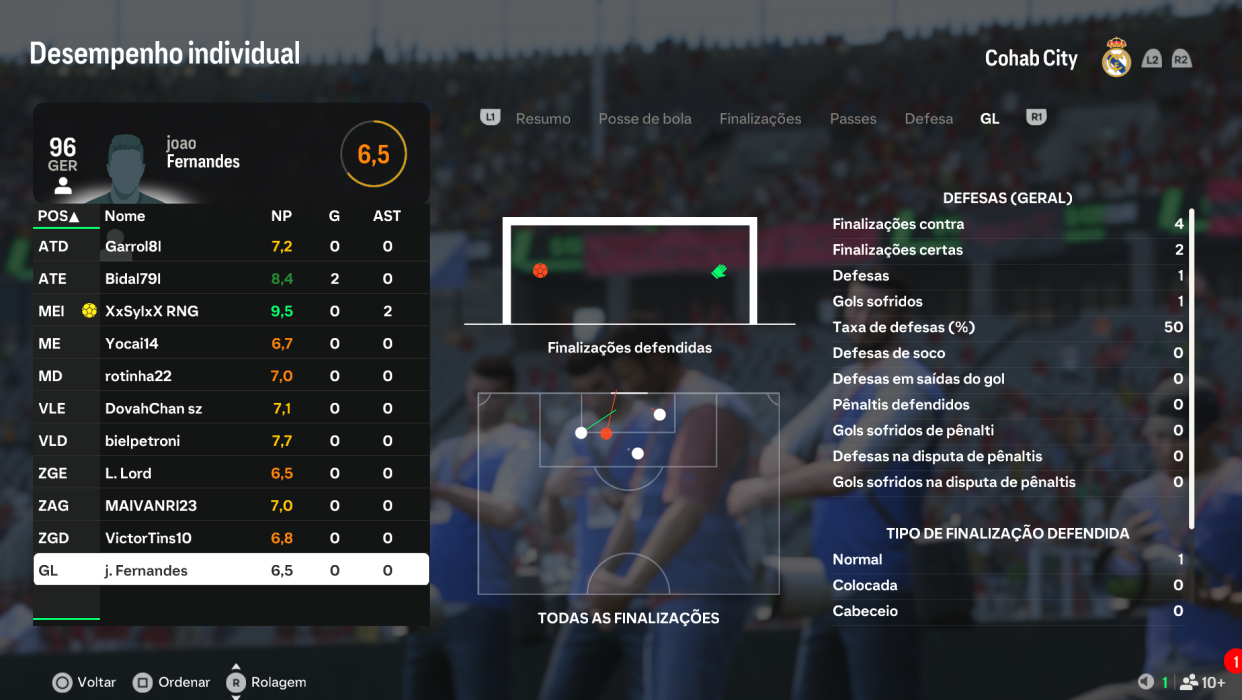Pick Yocai14 from the player list
This screenshot has height=700, width=1242.
[x=231, y=344]
